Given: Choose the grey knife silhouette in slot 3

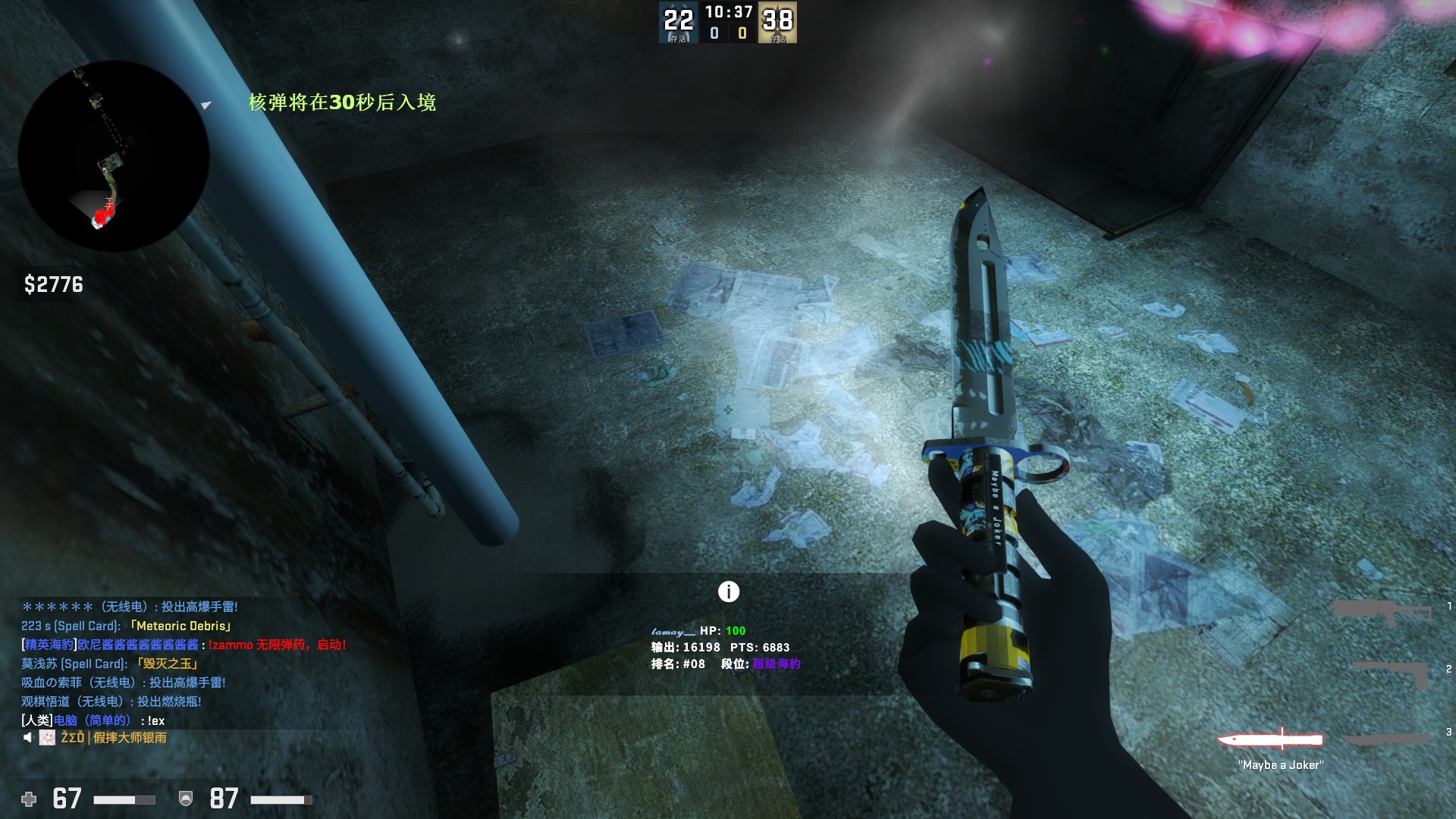Looking at the screenshot, I should 1386,739.
